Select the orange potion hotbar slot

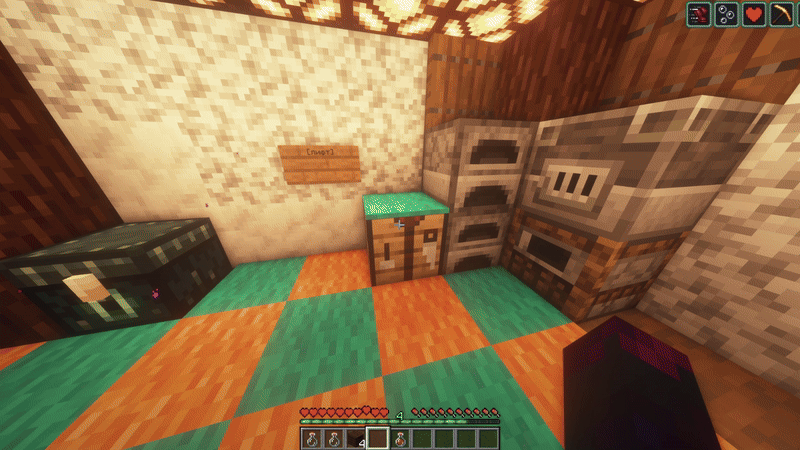tap(399, 438)
